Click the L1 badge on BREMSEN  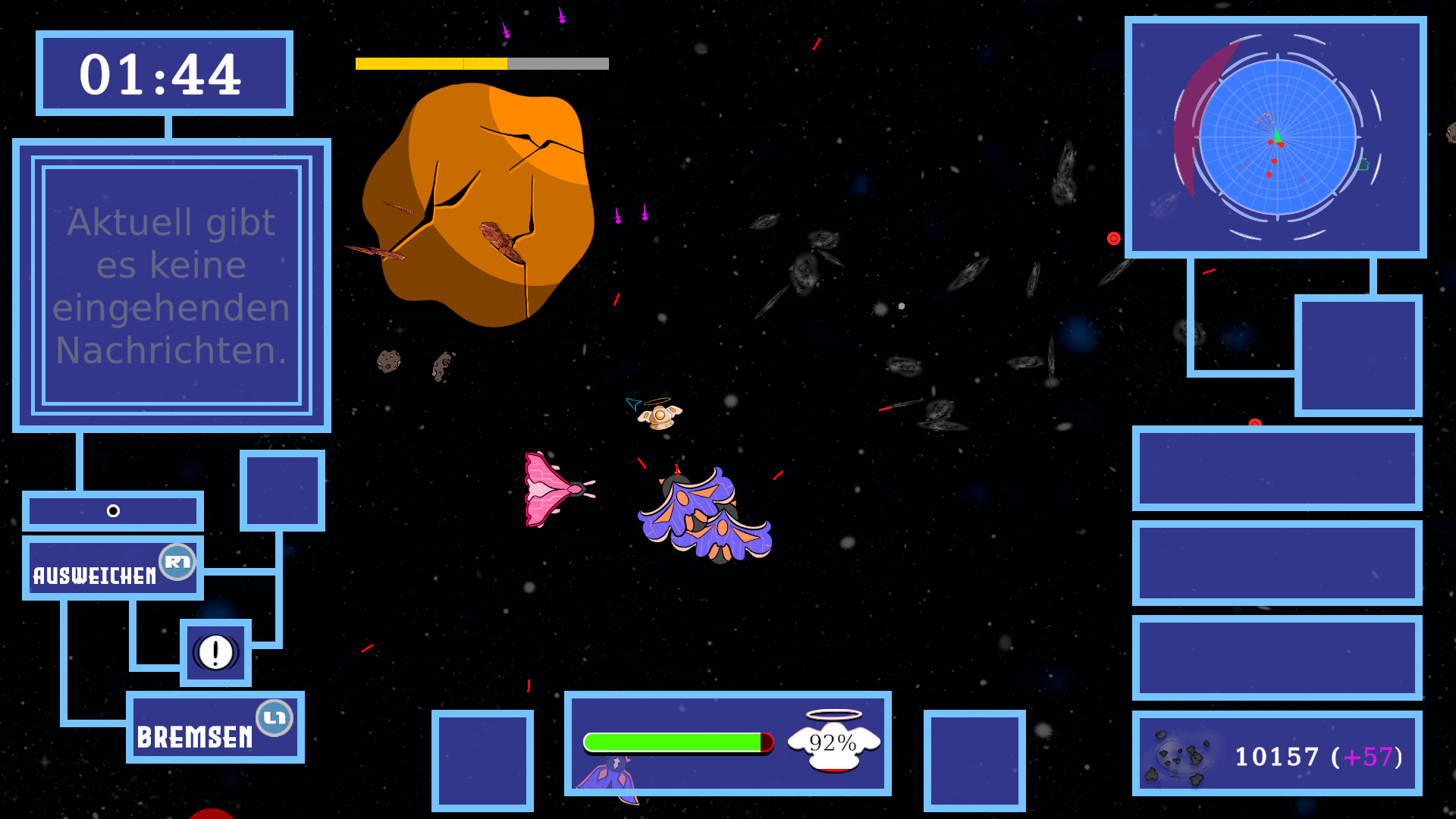tap(275, 720)
